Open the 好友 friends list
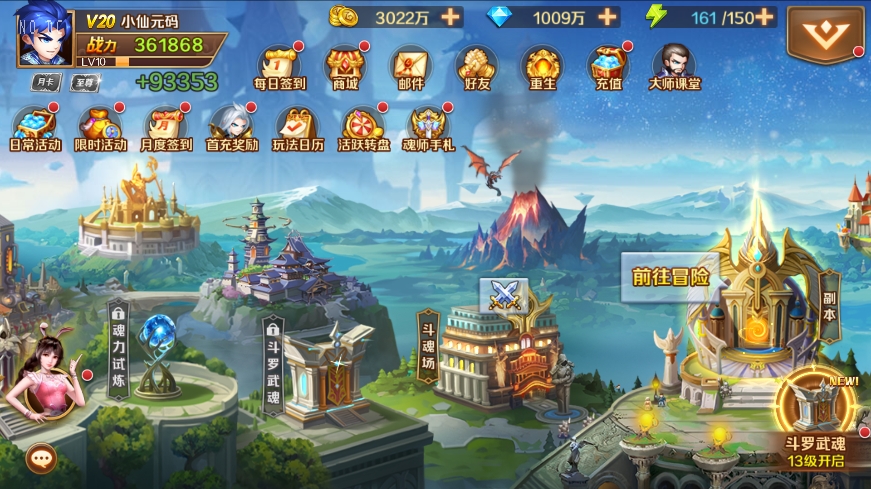871x489 pixels. pyautogui.click(x=476, y=66)
